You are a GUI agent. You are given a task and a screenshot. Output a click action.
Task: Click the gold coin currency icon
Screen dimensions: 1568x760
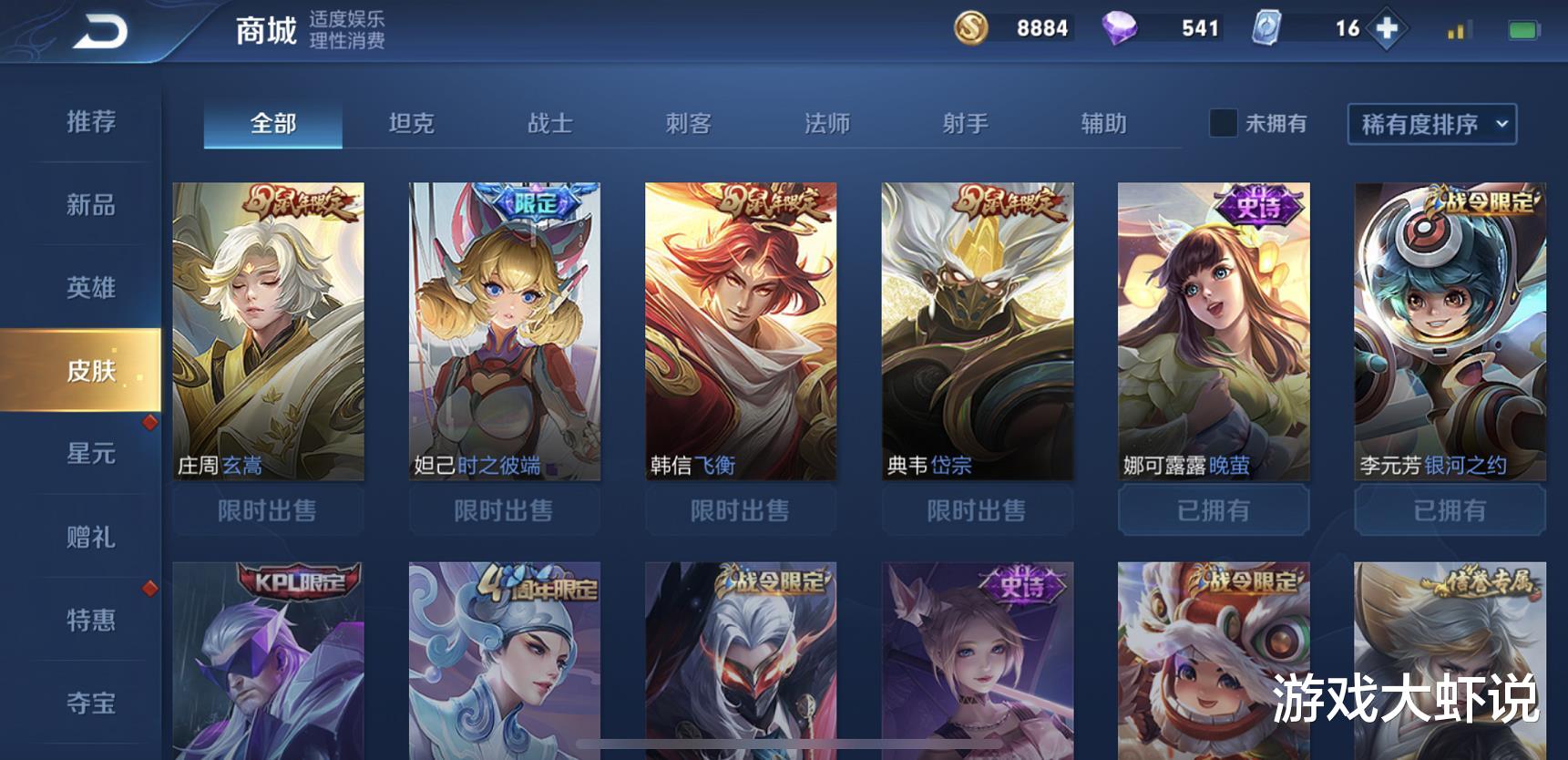[969, 28]
